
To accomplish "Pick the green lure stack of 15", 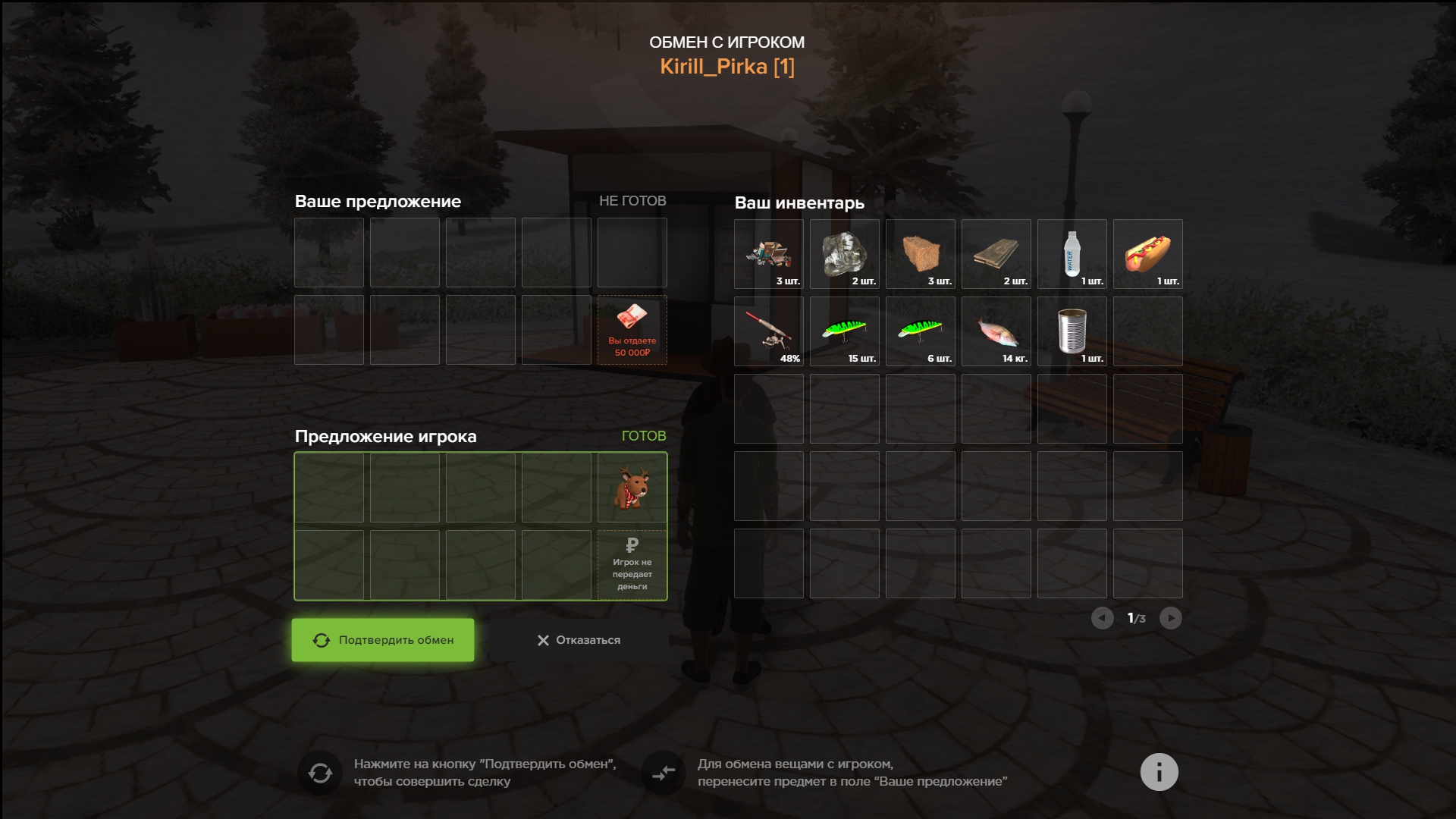I will (844, 331).
